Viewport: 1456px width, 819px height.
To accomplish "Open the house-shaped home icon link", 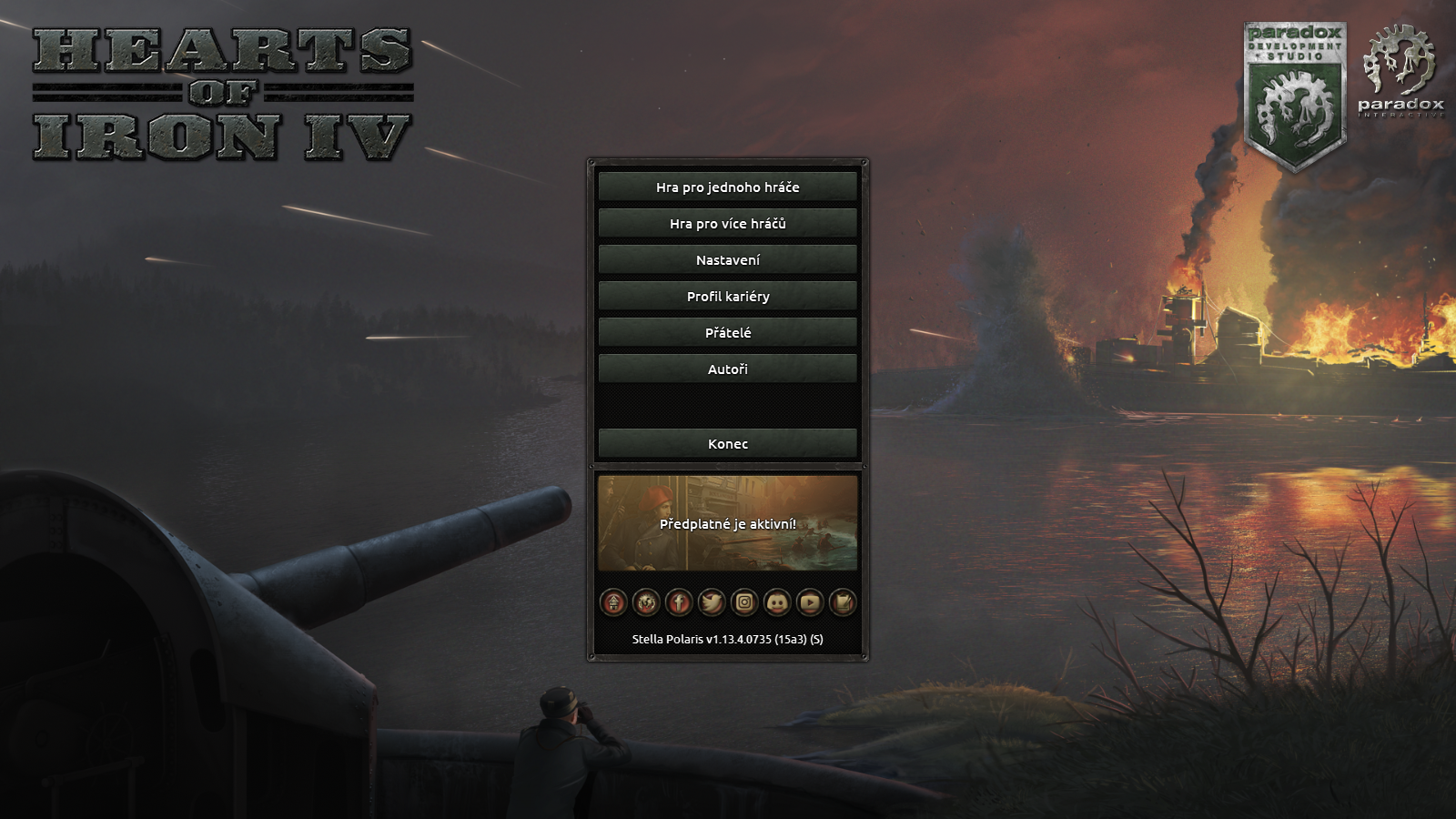I will click(x=614, y=602).
